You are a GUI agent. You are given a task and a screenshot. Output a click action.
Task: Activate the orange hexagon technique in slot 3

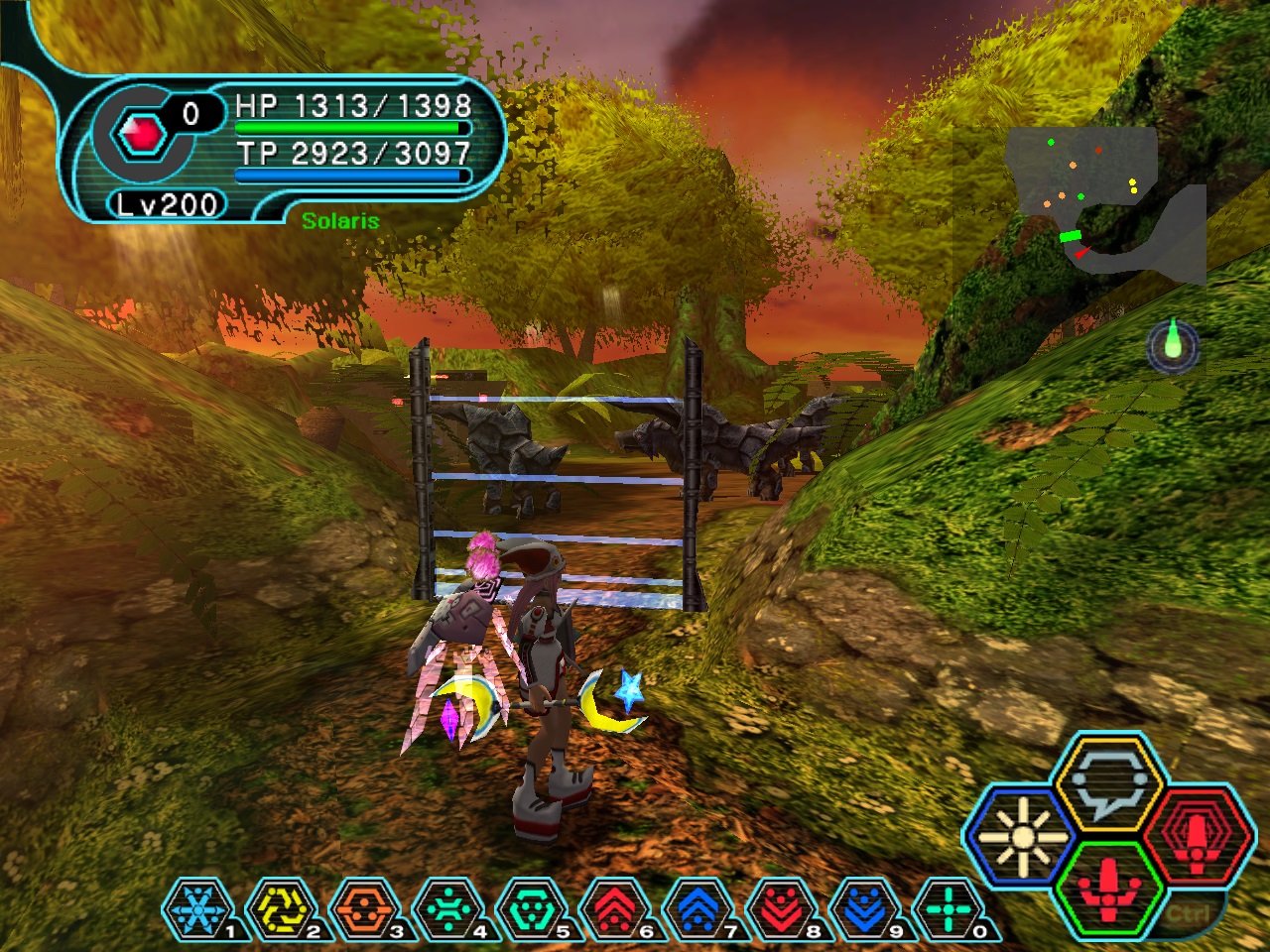click(362, 908)
